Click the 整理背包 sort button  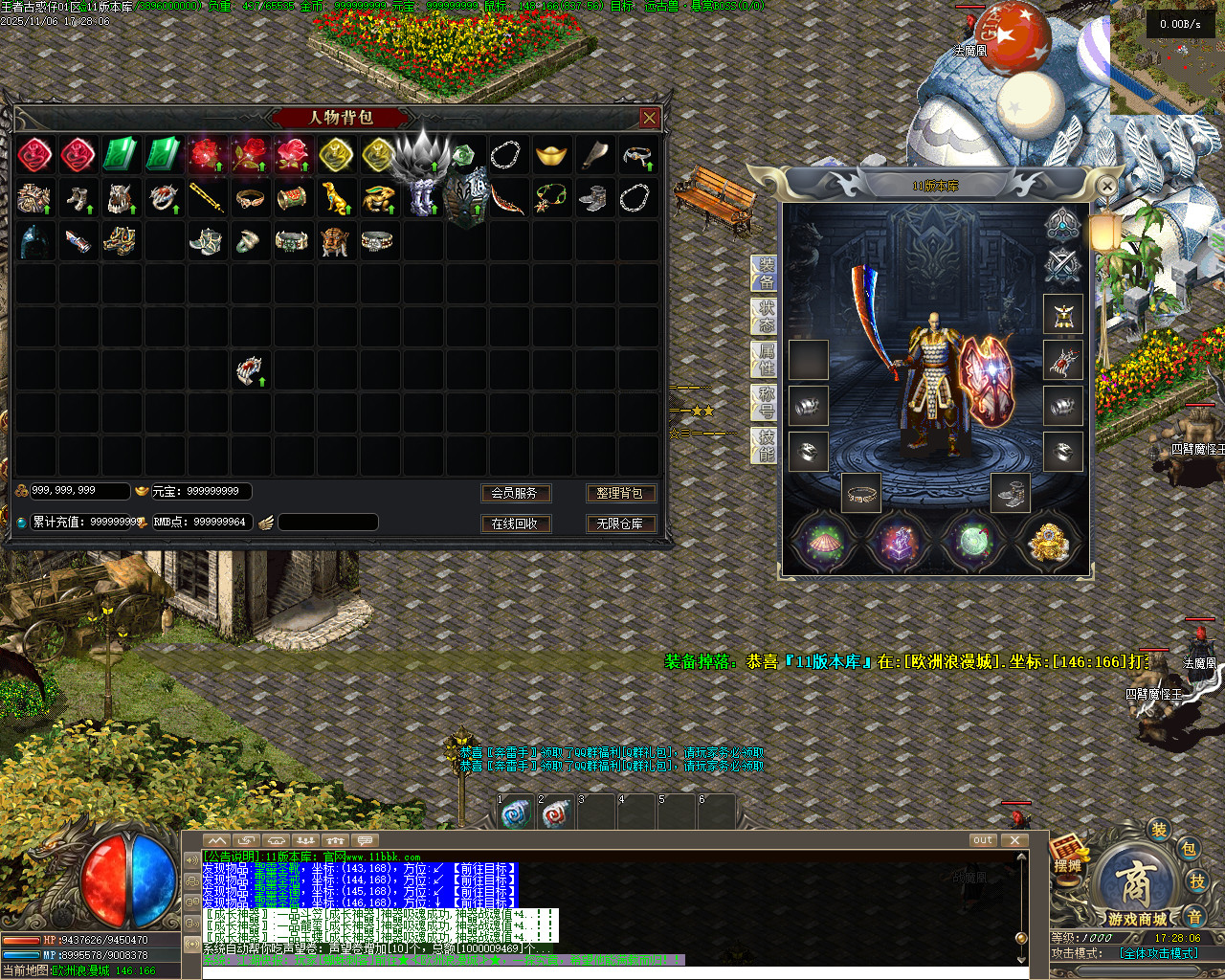pyautogui.click(x=619, y=493)
